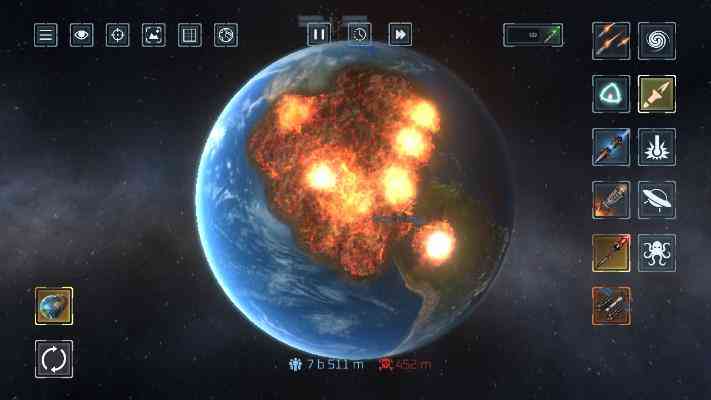Click the clock time control button

tap(359, 34)
